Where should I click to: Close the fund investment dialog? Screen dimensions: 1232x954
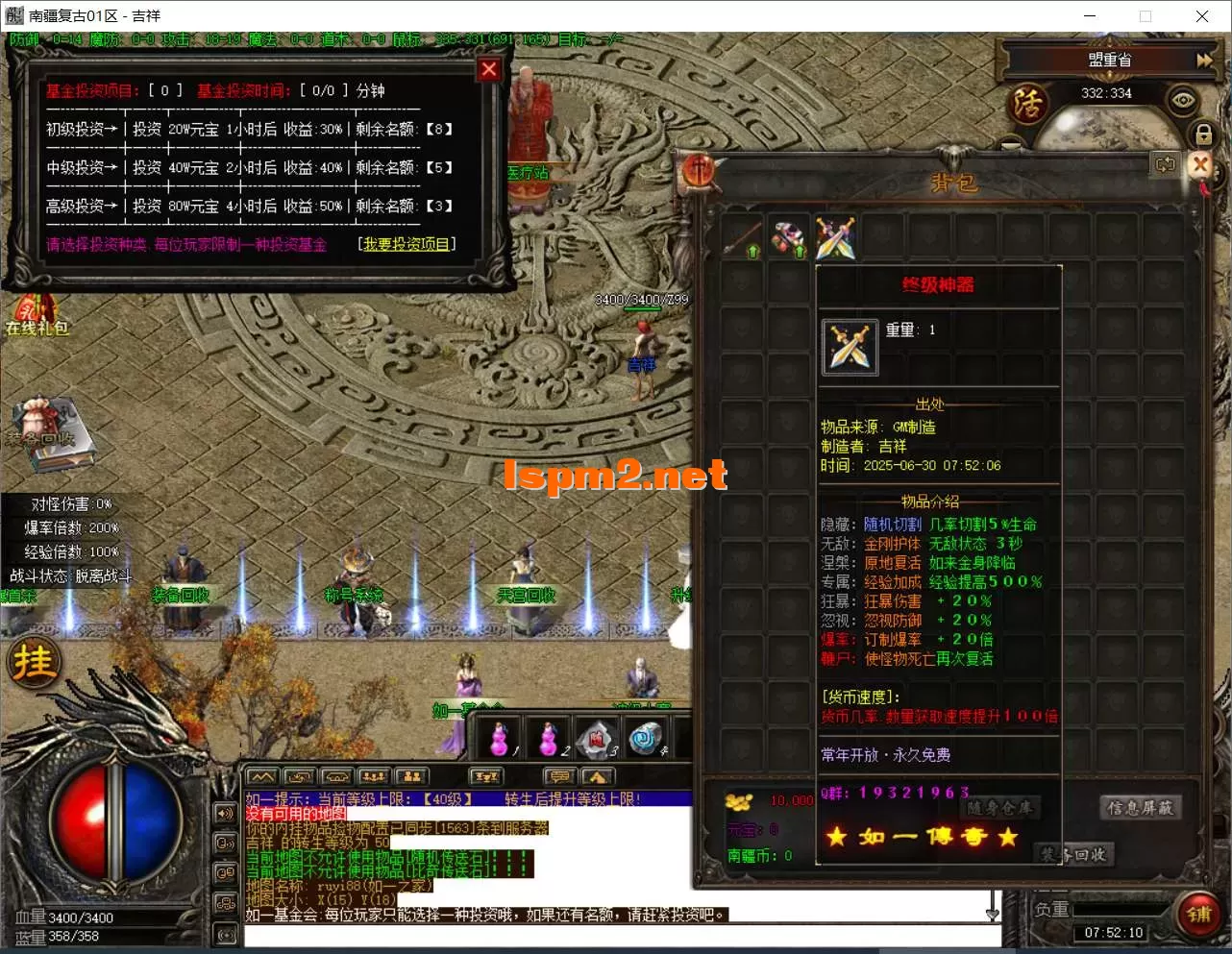pos(488,69)
